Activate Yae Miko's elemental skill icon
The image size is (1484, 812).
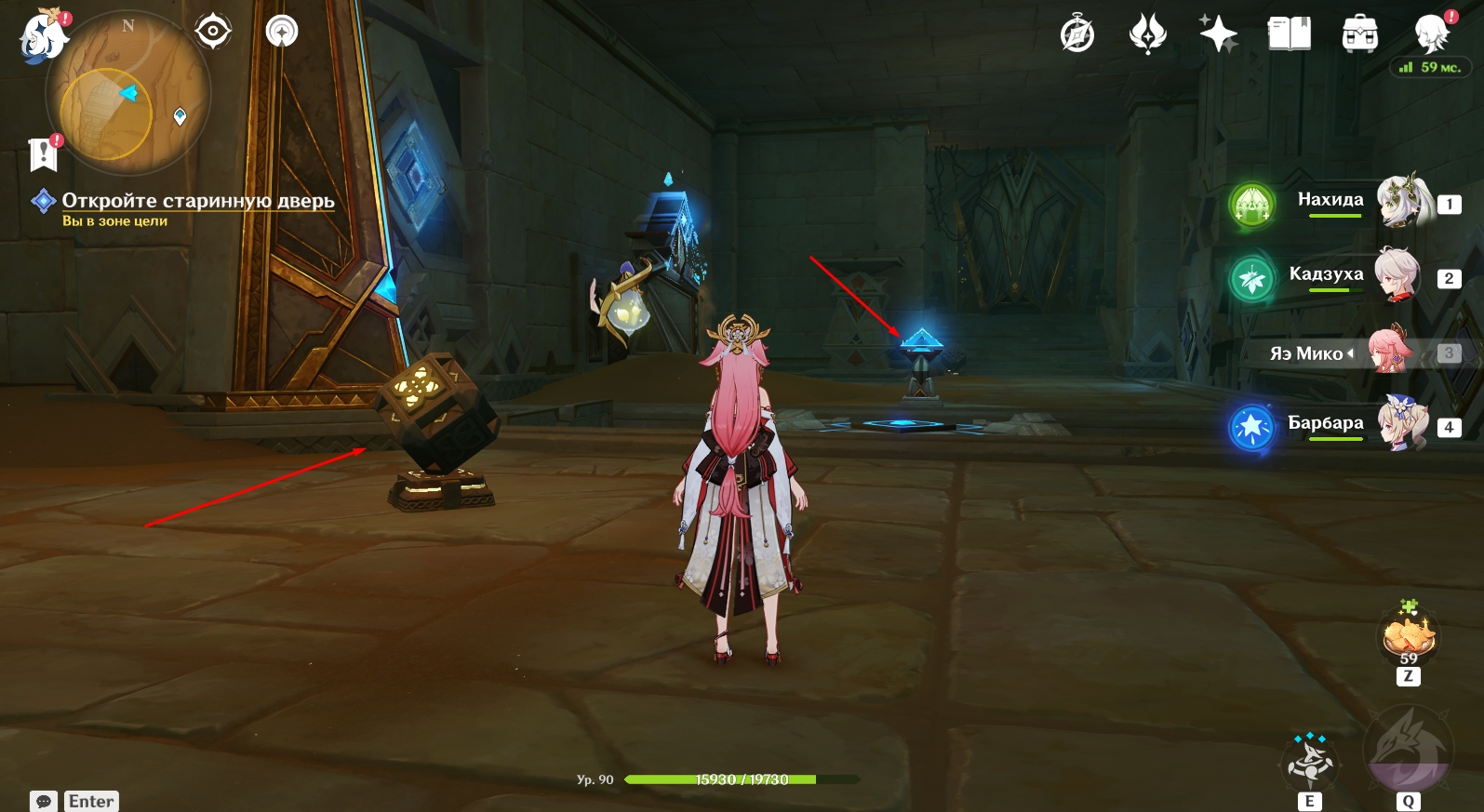pos(1310,761)
